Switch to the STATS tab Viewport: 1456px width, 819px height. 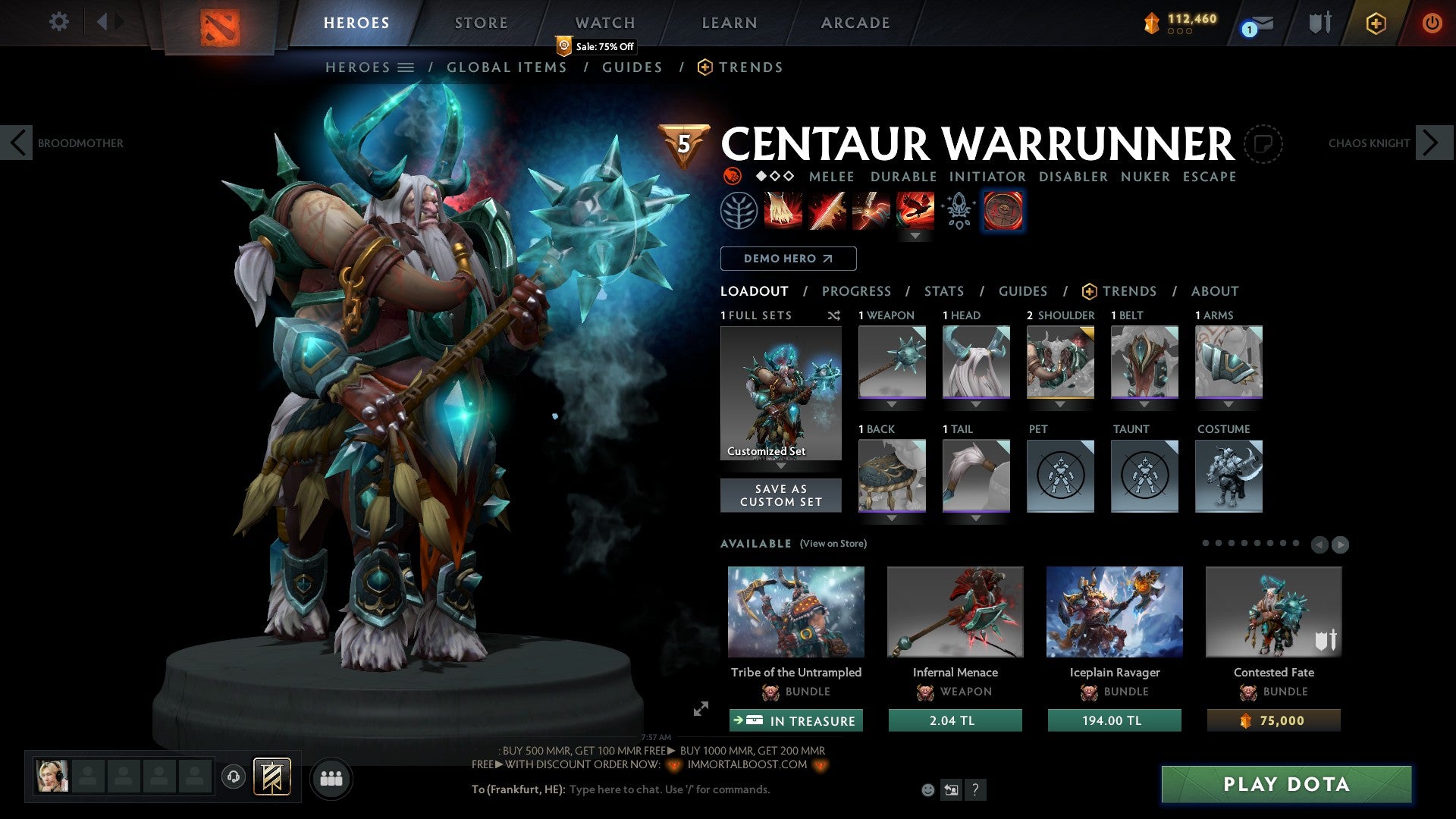[x=943, y=290]
